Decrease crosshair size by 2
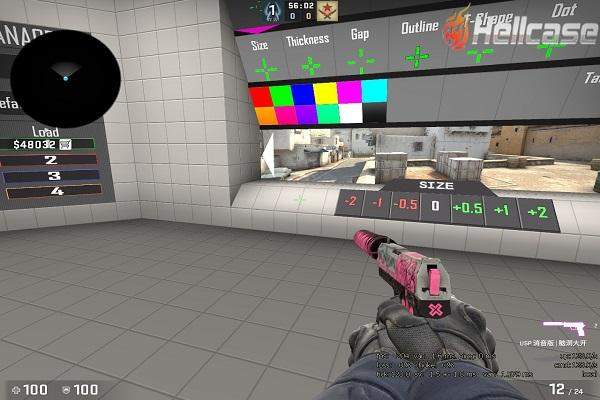The image size is (600, 400). click(350, 203)
